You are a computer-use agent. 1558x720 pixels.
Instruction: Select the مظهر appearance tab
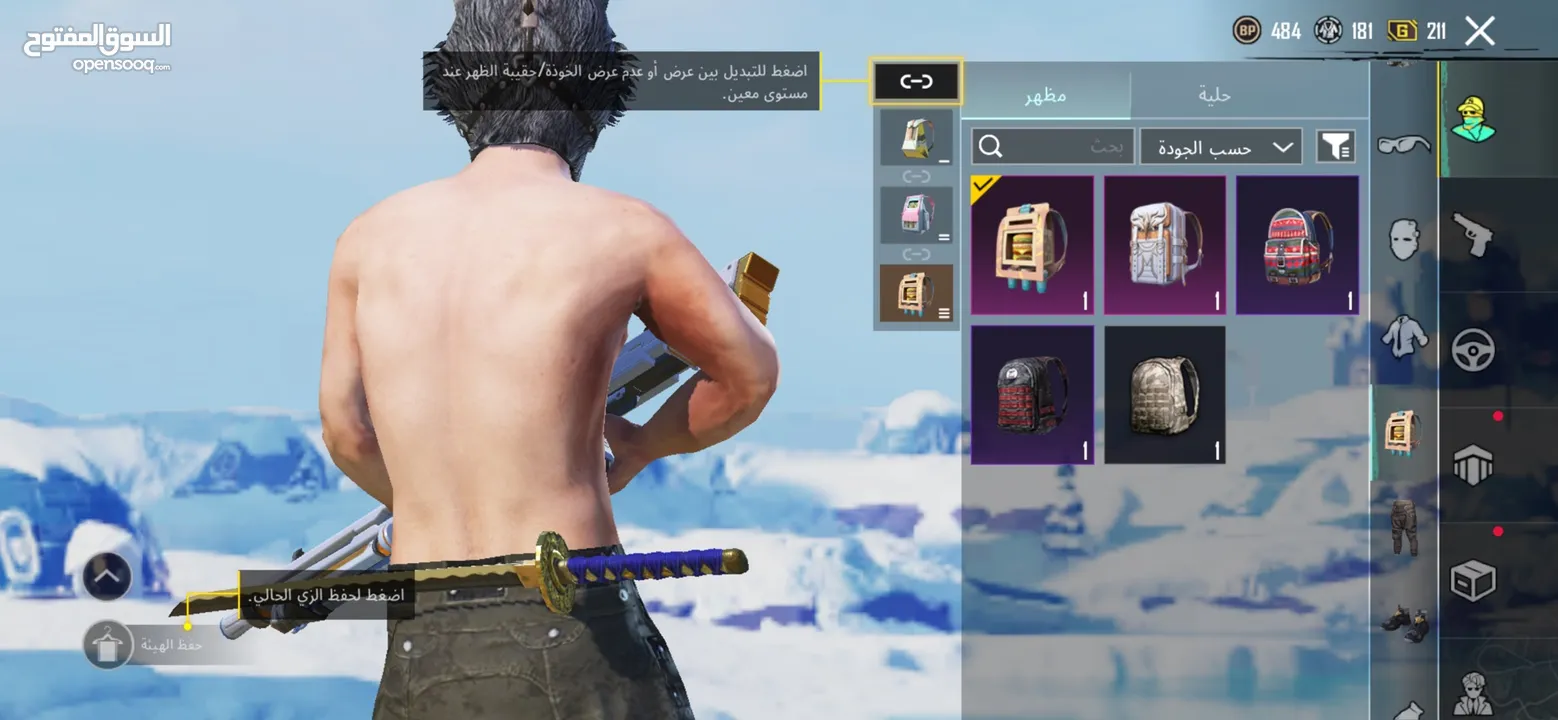1048,94
